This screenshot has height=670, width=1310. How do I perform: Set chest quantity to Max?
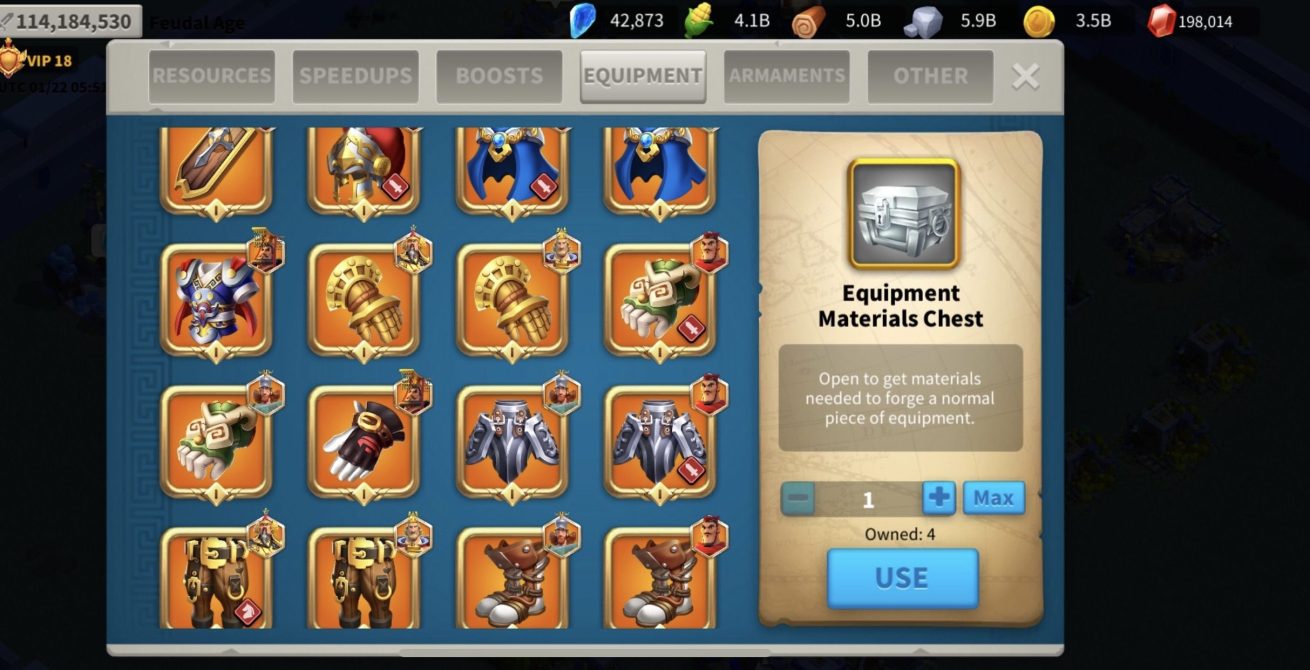coord(993,498)
